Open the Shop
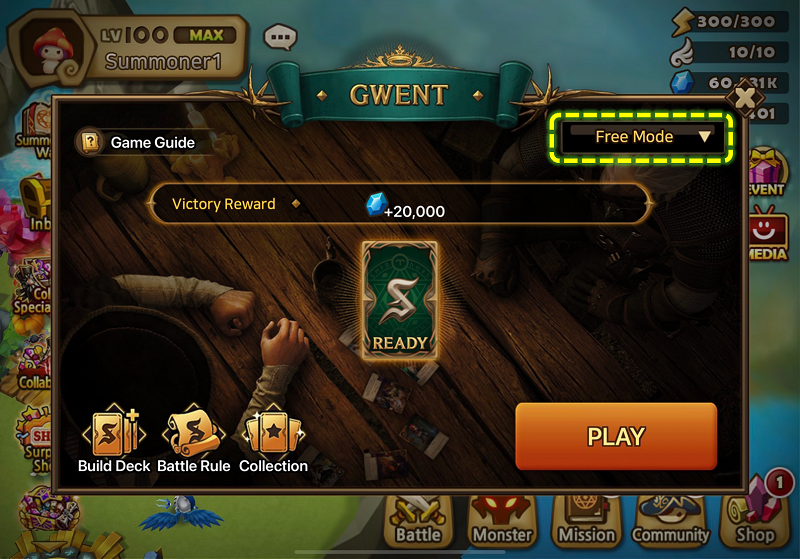The height and width of the screenshot is (559, 800). pyautogui.click(x=756, y=518)
